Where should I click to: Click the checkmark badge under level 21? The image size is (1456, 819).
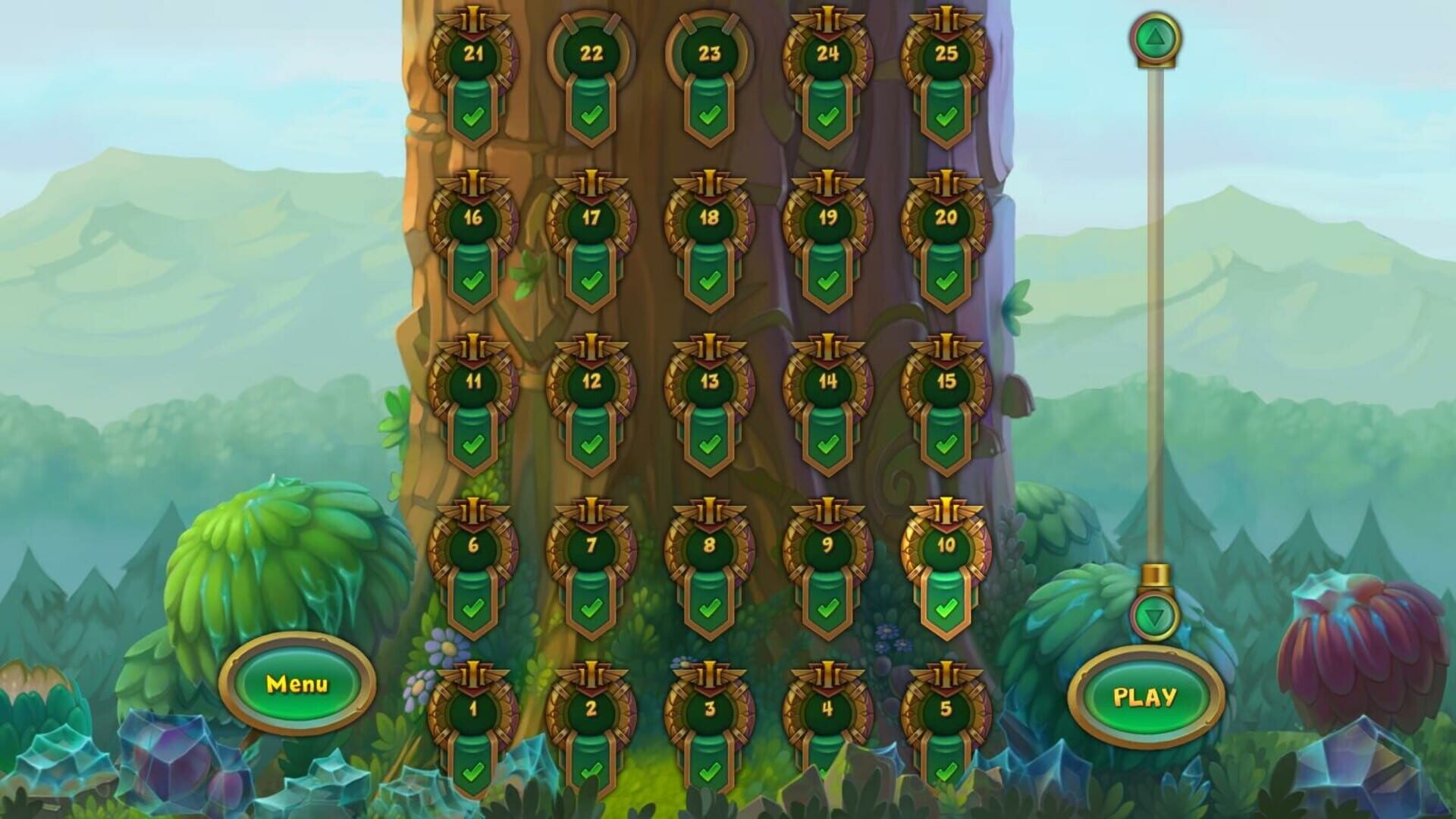click(472, 118)
